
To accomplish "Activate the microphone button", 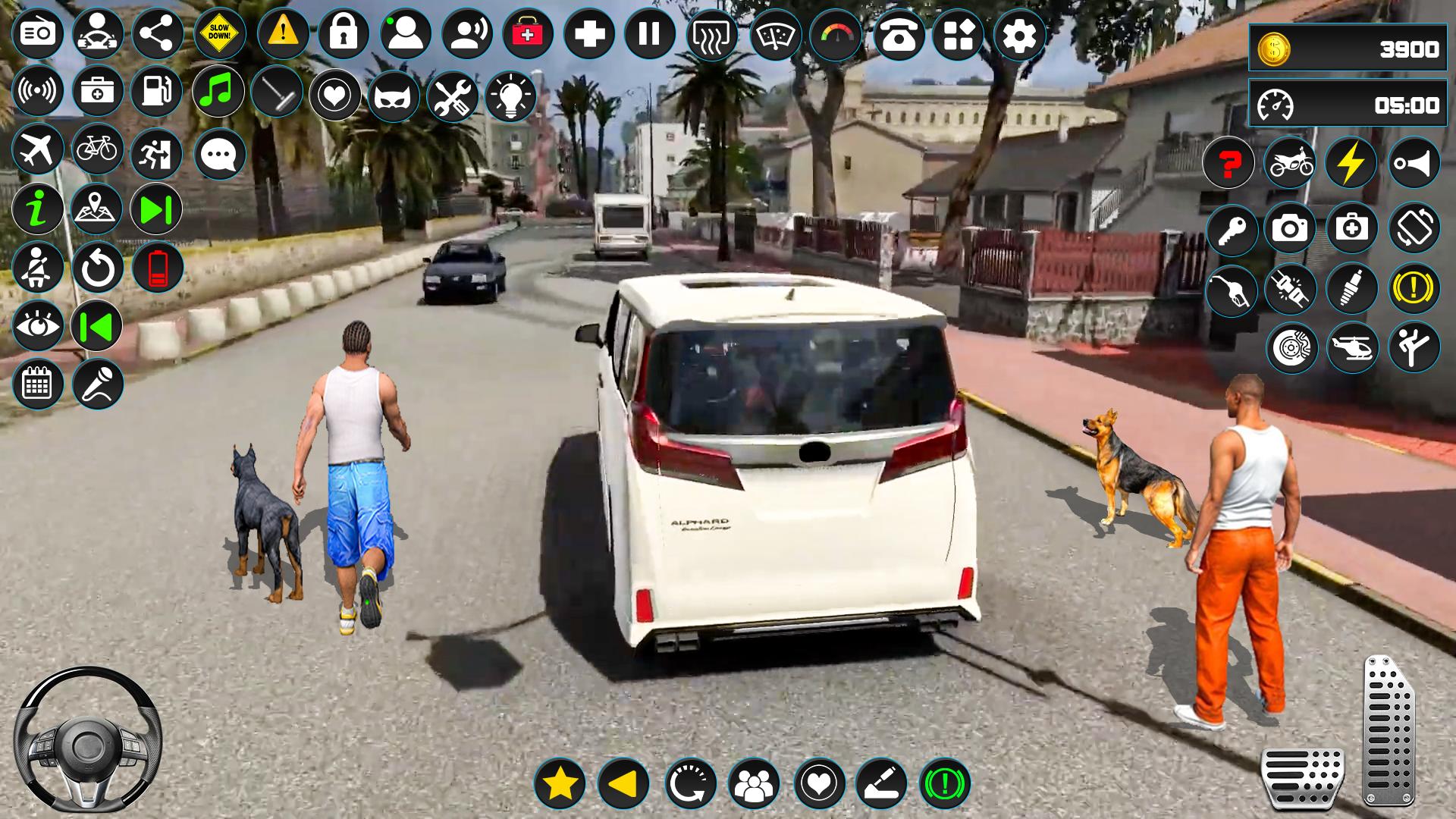I will [98, 384].
